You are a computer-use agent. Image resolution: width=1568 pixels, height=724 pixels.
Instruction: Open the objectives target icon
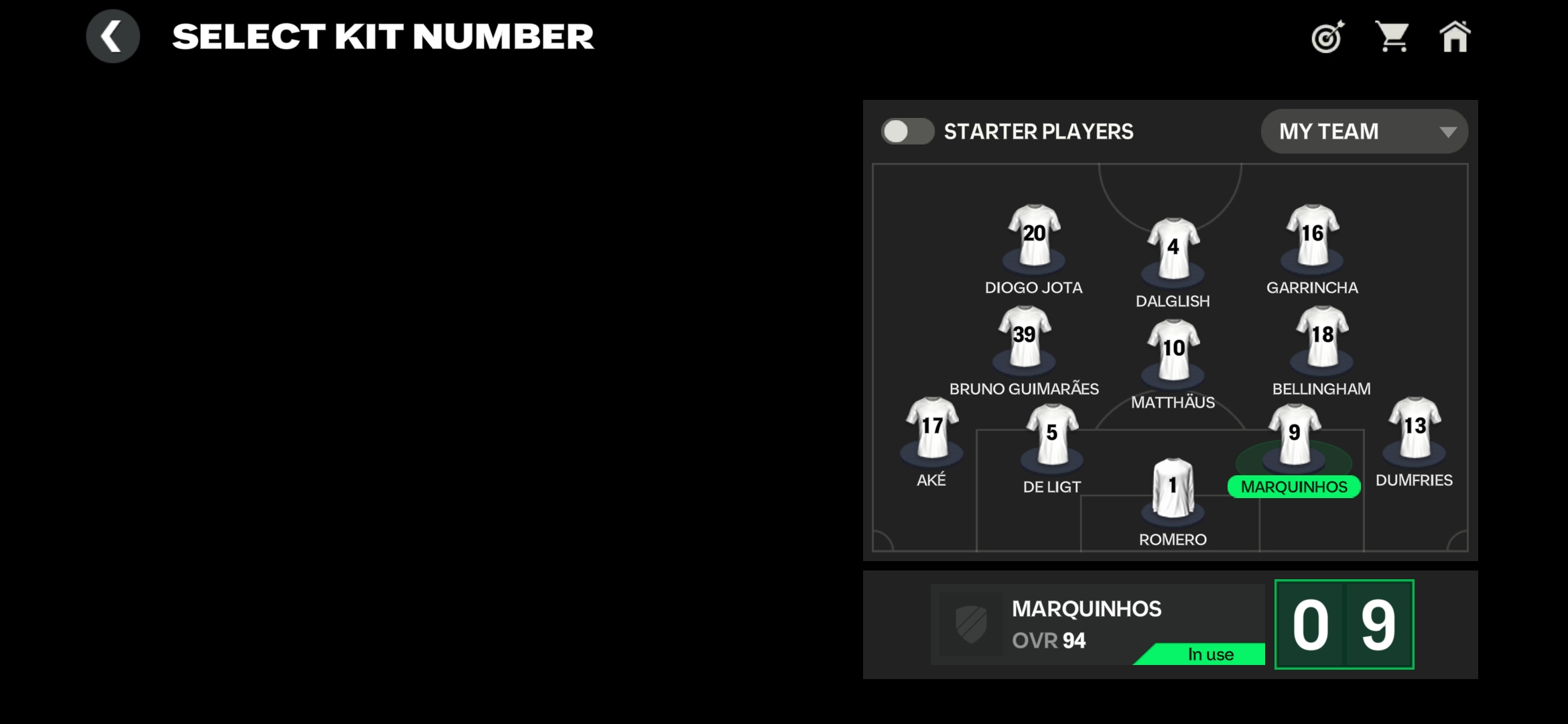[x=1327, y=37]
